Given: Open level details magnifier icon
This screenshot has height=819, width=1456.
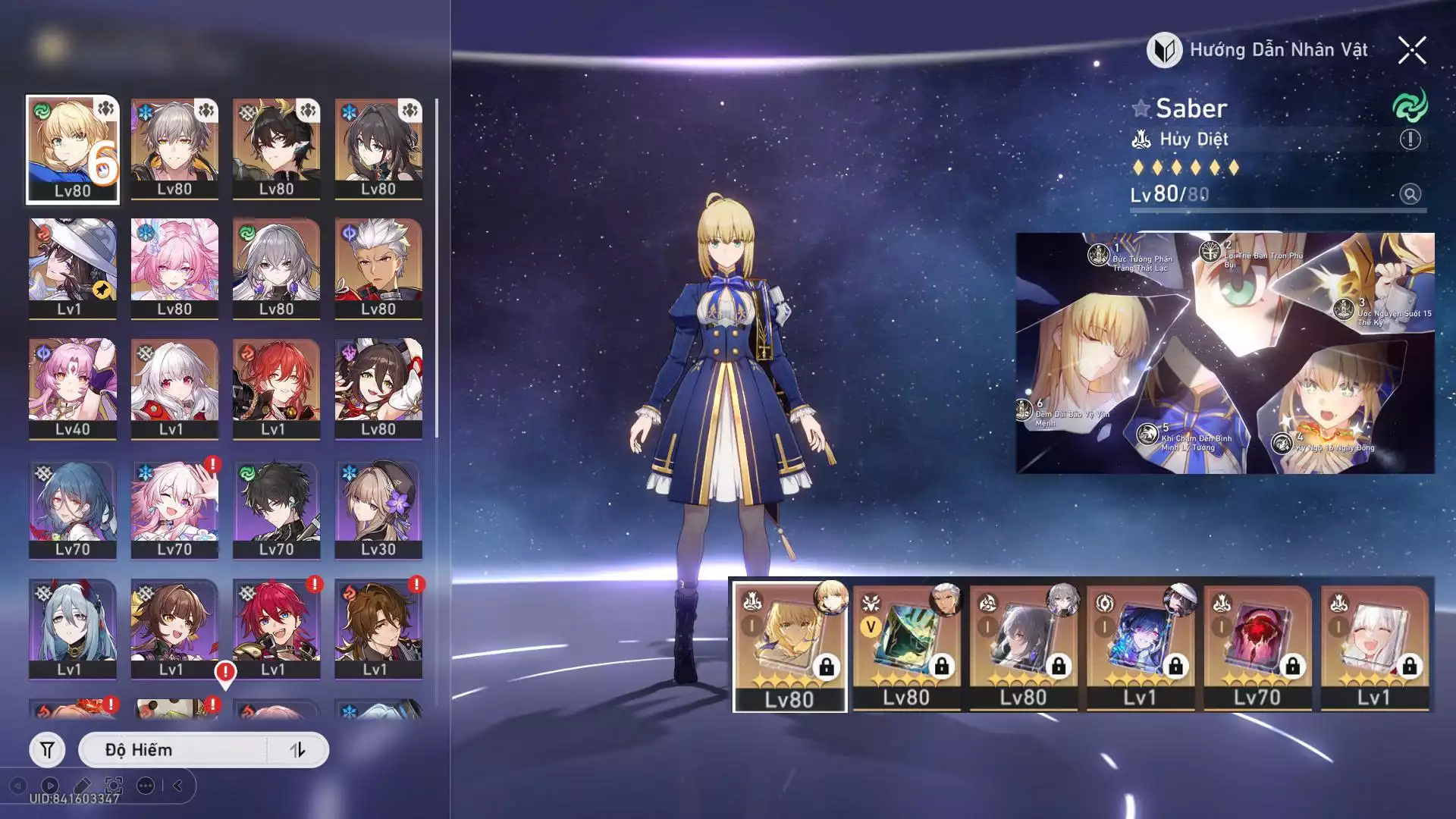Looking at the screenshot, I should click(1410, 194).
